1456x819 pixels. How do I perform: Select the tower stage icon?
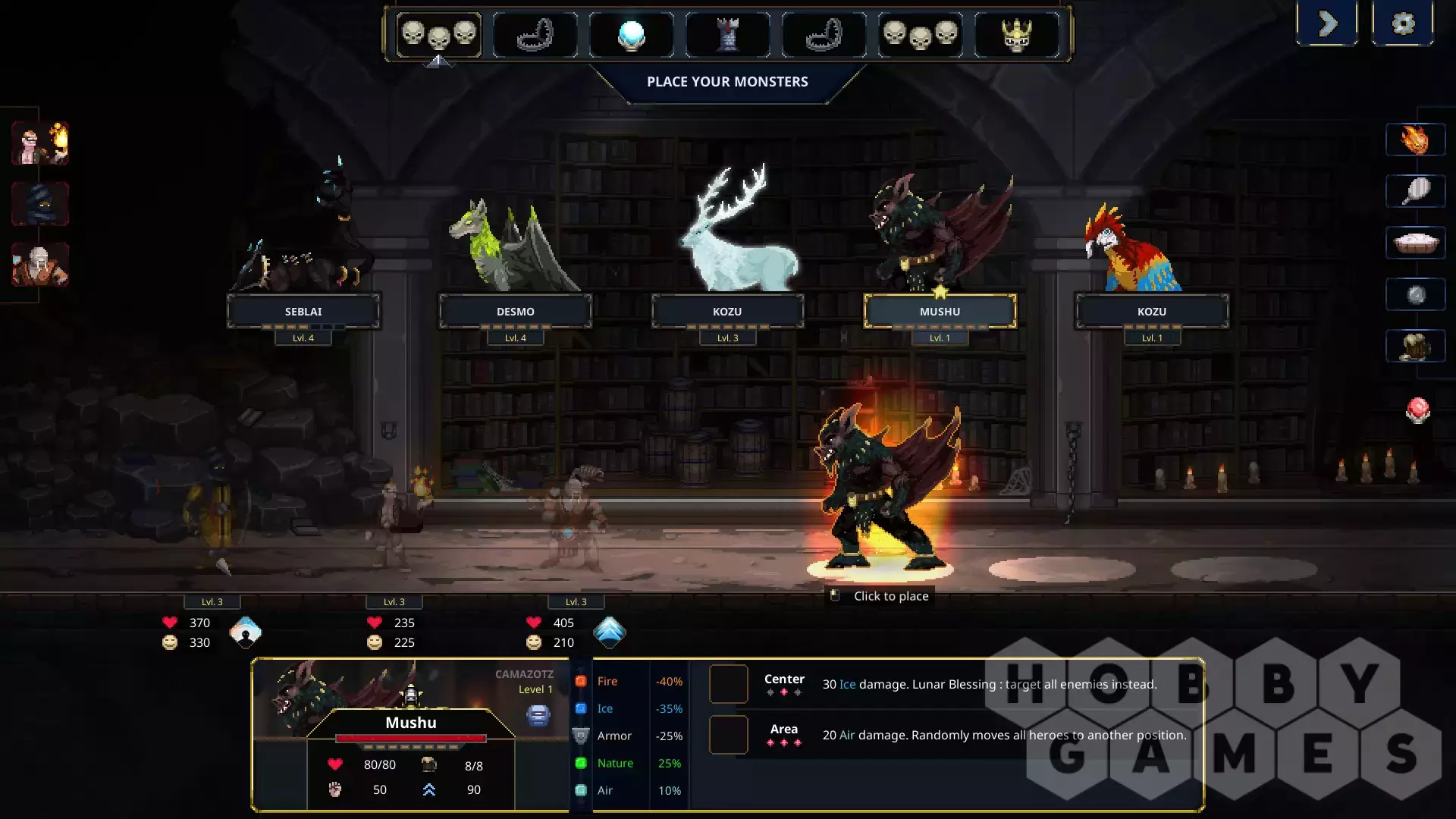point(727,35)
